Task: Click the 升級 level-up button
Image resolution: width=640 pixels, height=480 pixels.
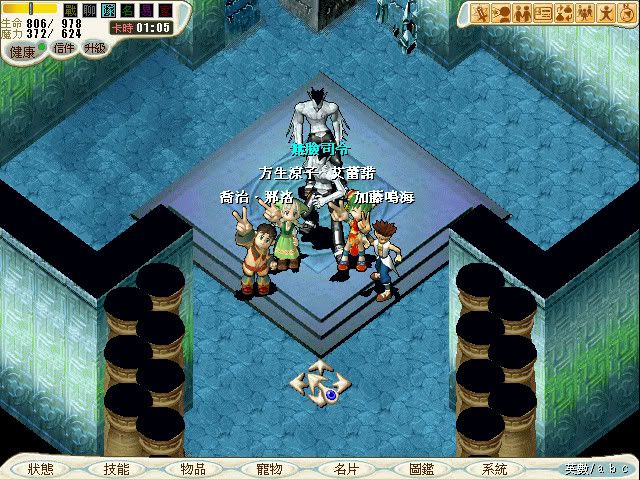Action: (95, 47)
